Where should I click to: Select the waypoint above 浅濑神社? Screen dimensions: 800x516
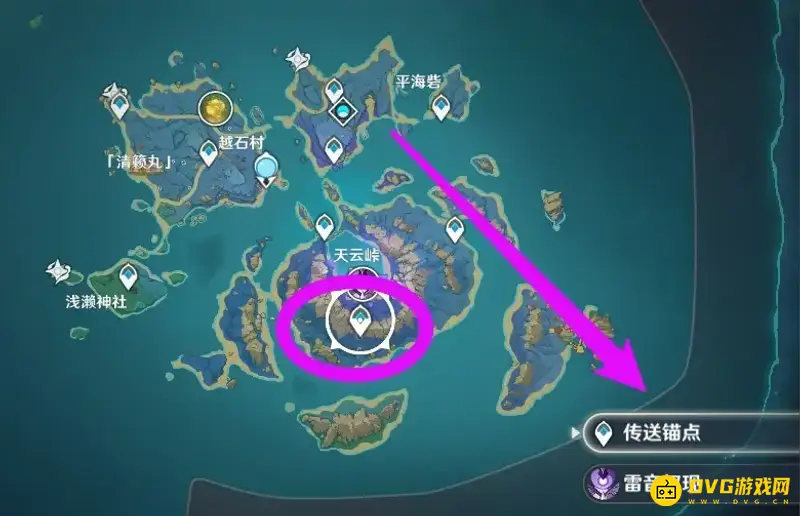[129, 275]
